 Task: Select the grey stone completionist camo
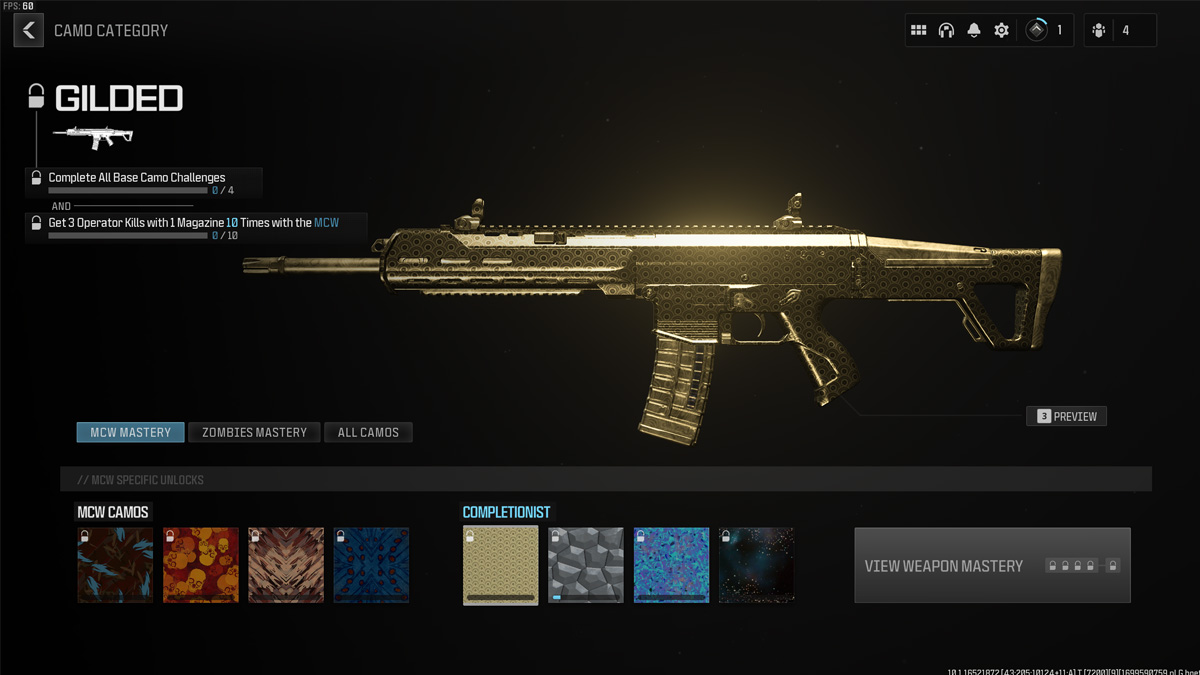[x=586, y=566]
